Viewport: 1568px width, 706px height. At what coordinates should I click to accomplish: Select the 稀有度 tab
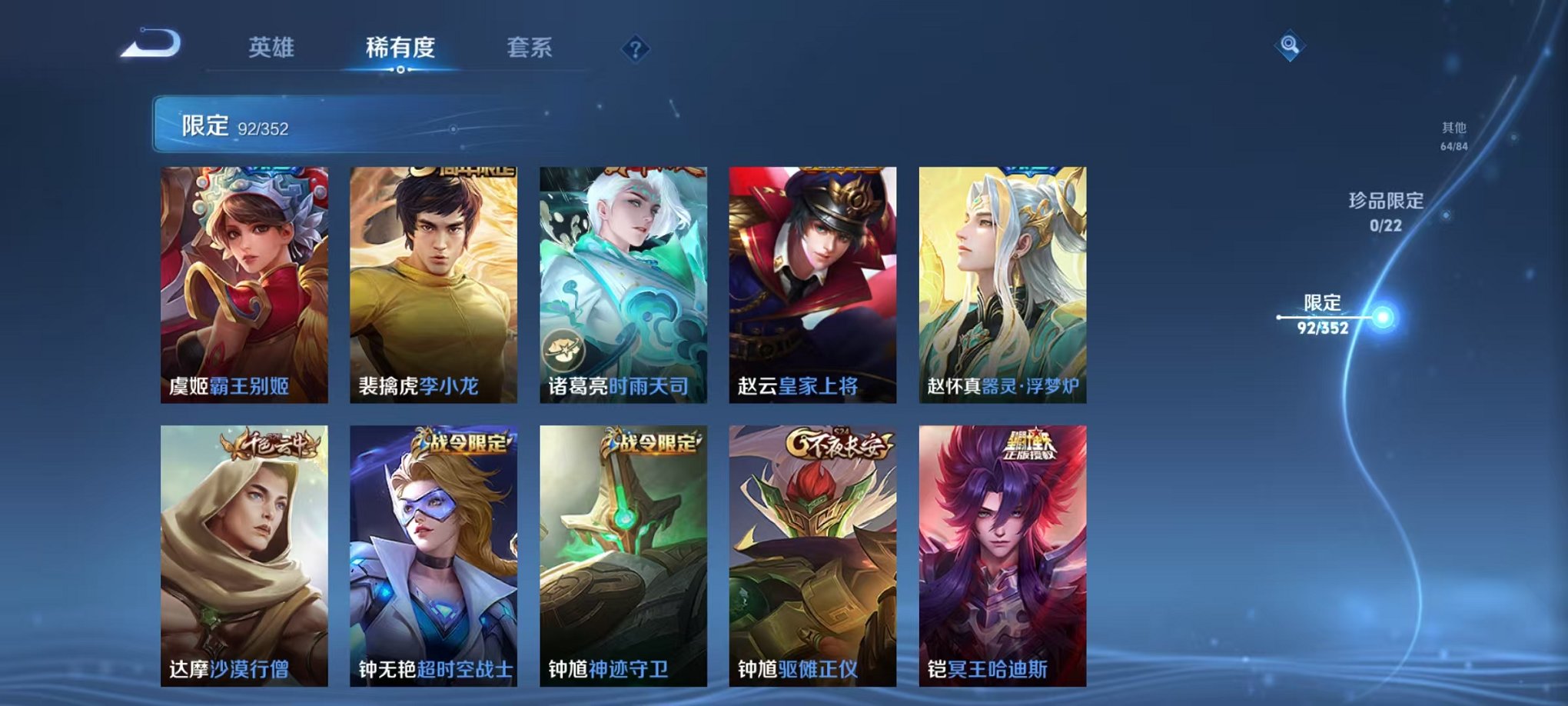tap(399, 48)
